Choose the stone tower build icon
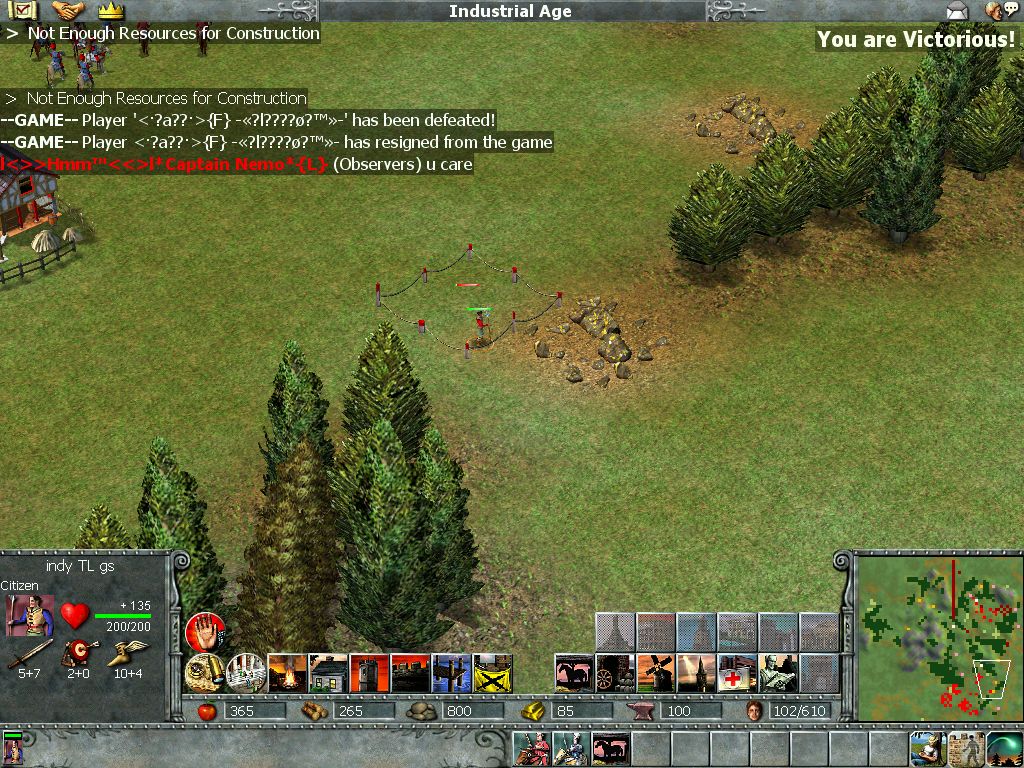 369,673
